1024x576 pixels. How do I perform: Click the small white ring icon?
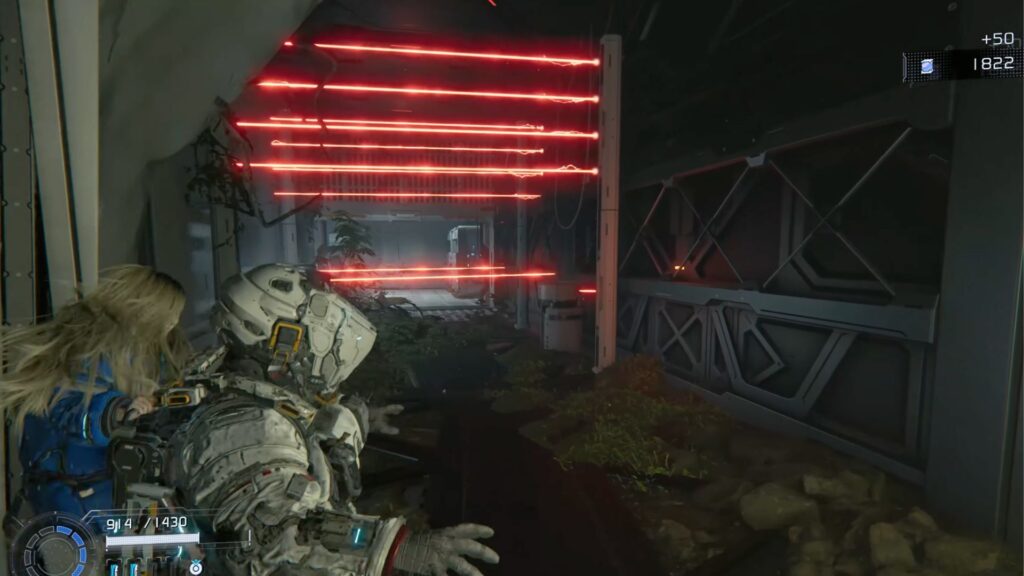[x=194, y=568]
